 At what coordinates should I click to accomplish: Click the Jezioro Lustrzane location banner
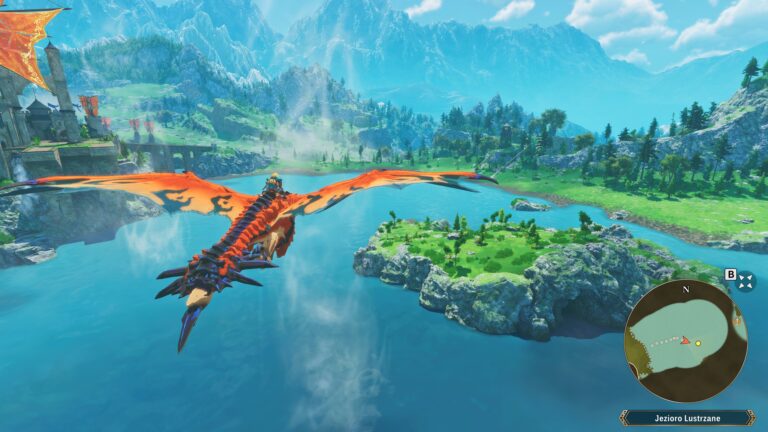point(686,417)
